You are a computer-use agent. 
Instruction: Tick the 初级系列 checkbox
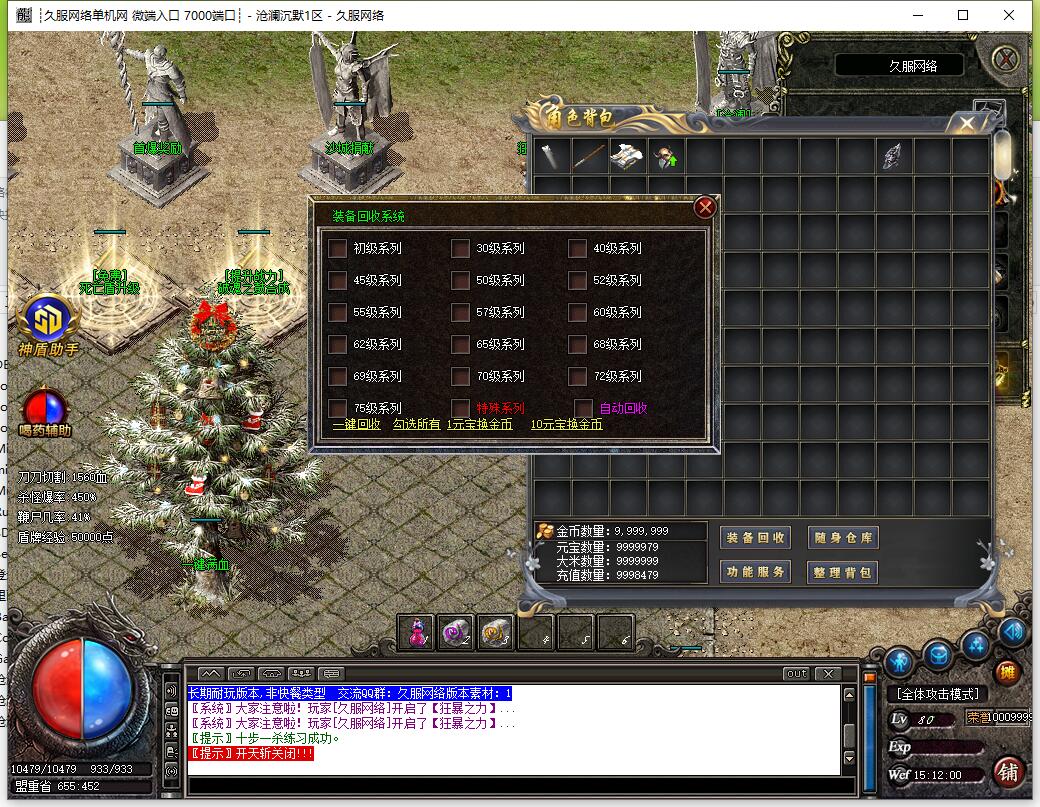coord(338,248)
